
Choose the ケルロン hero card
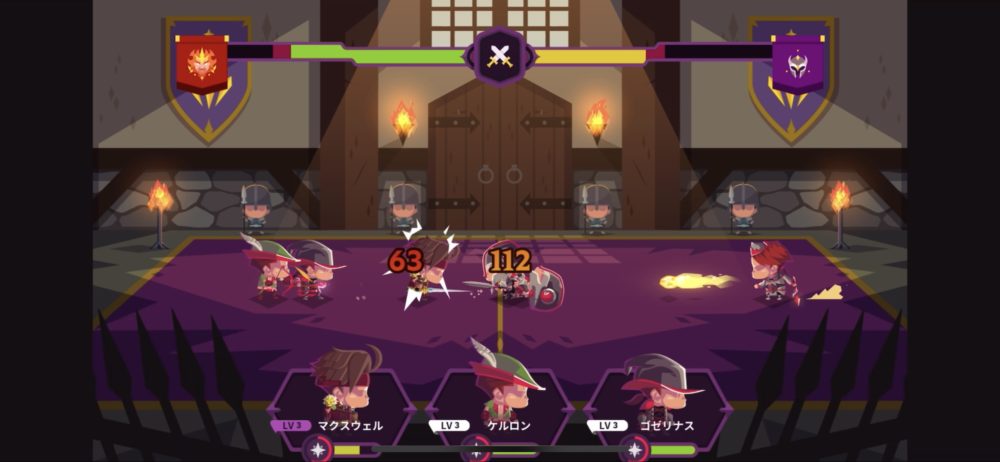499,396
